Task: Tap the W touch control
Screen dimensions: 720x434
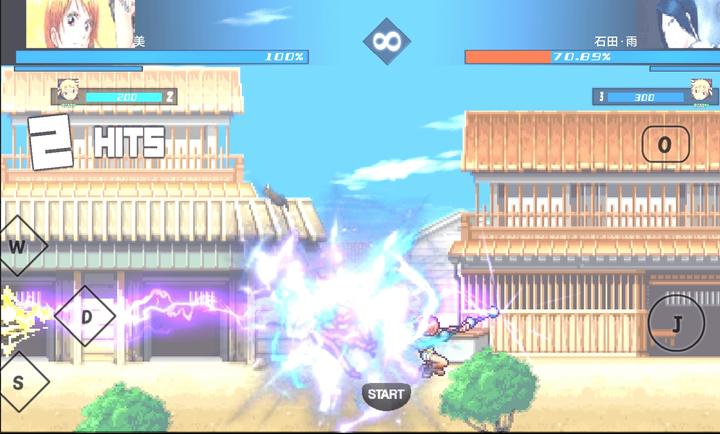Action: pyautogui.click(x=18, y=246)
